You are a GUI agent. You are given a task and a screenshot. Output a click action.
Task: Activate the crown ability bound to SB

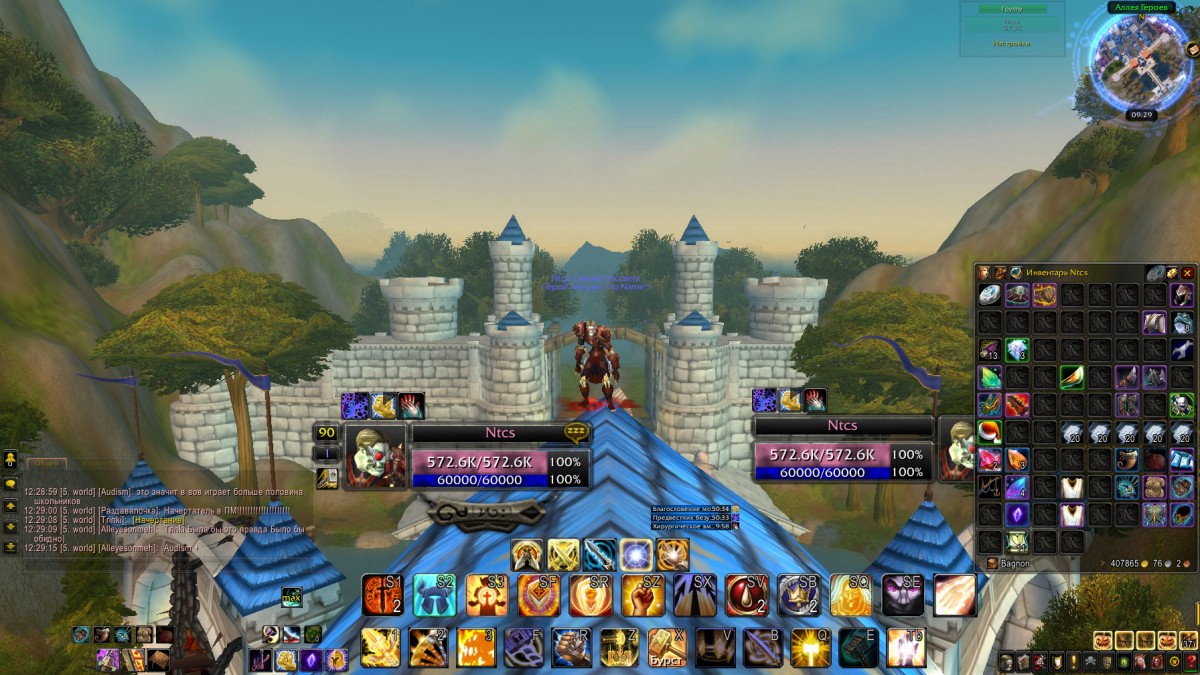click(x=799, y=595)
